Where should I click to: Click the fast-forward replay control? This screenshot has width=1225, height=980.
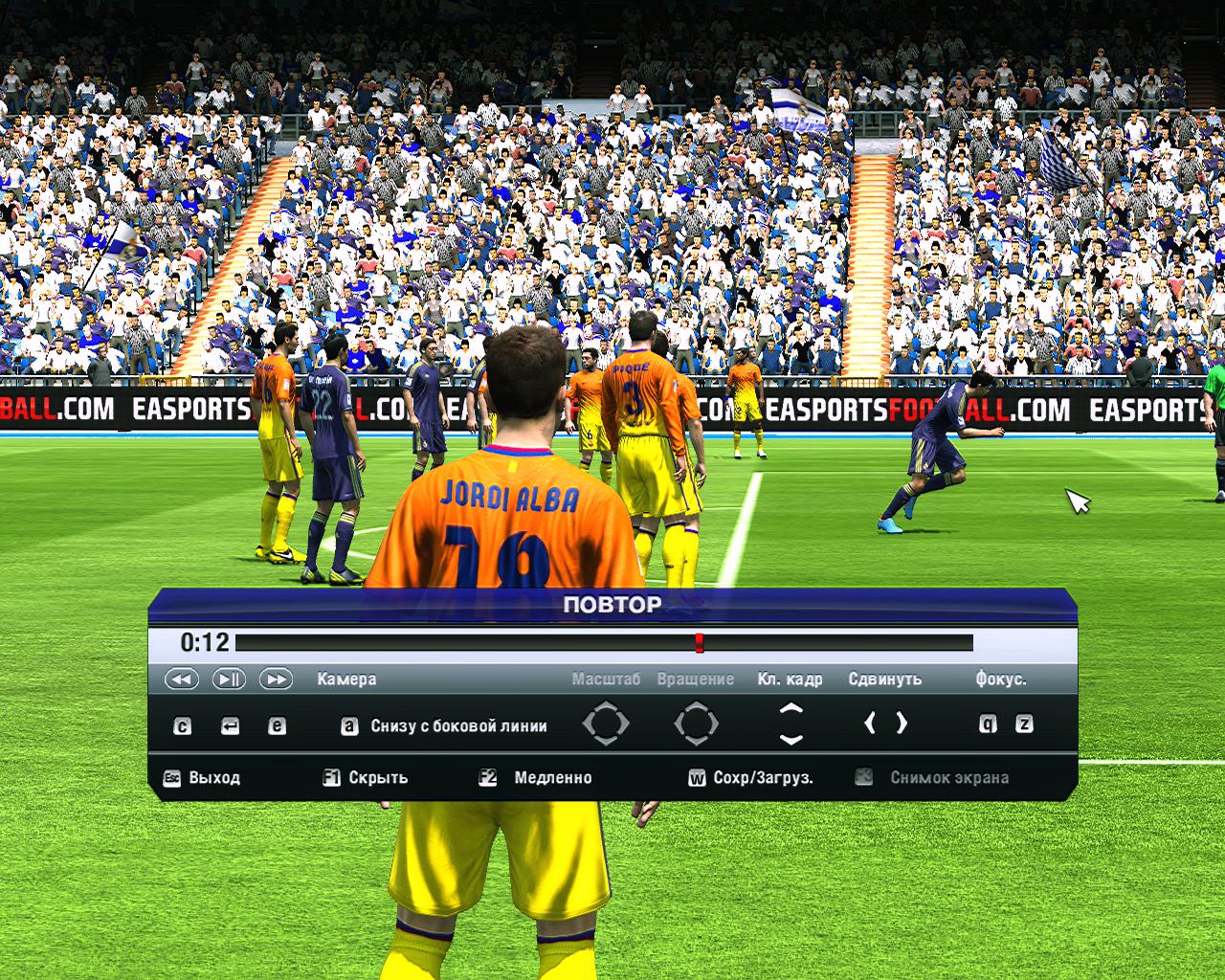point(278,679)
